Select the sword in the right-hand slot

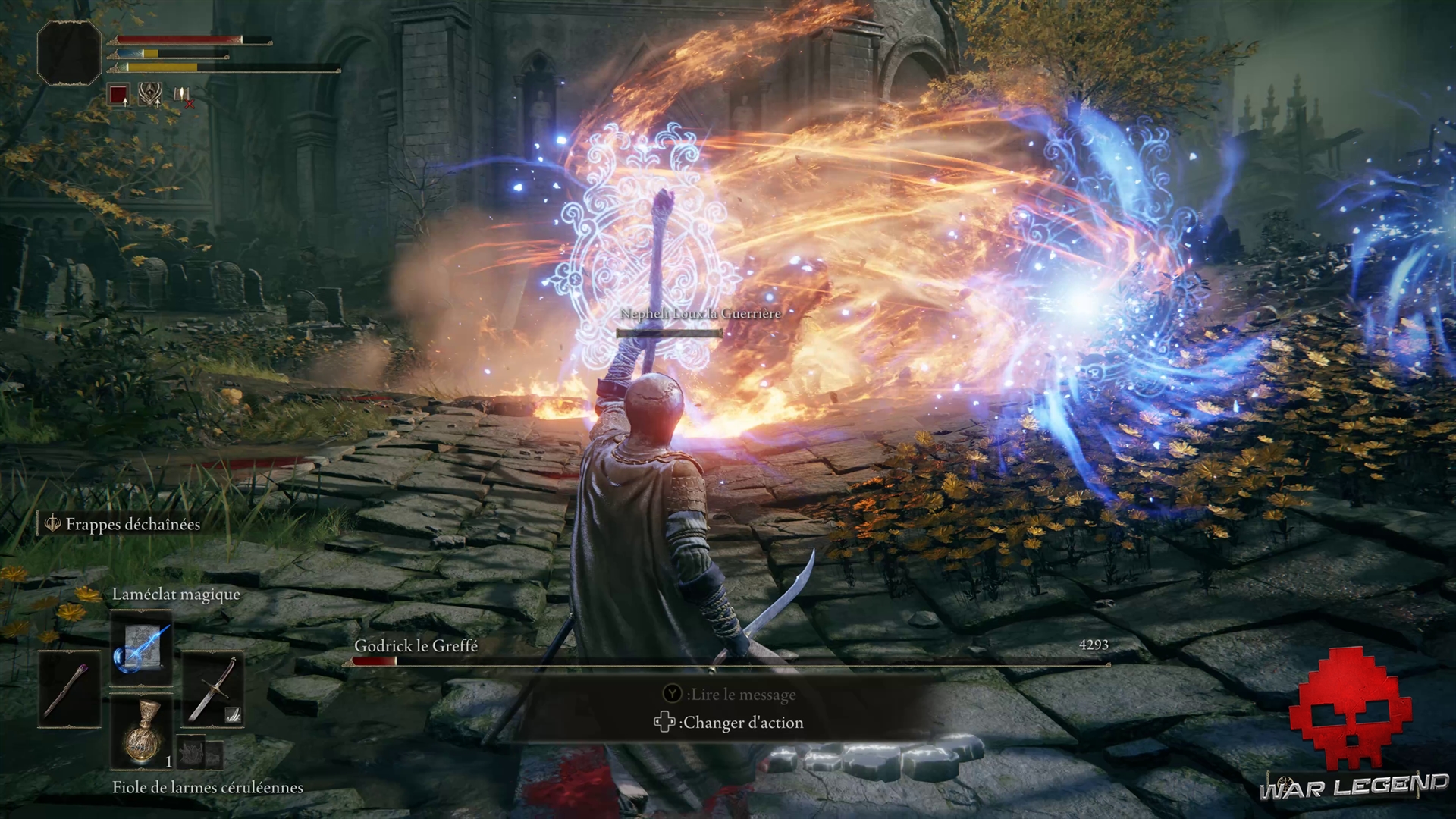coord(212,689)
